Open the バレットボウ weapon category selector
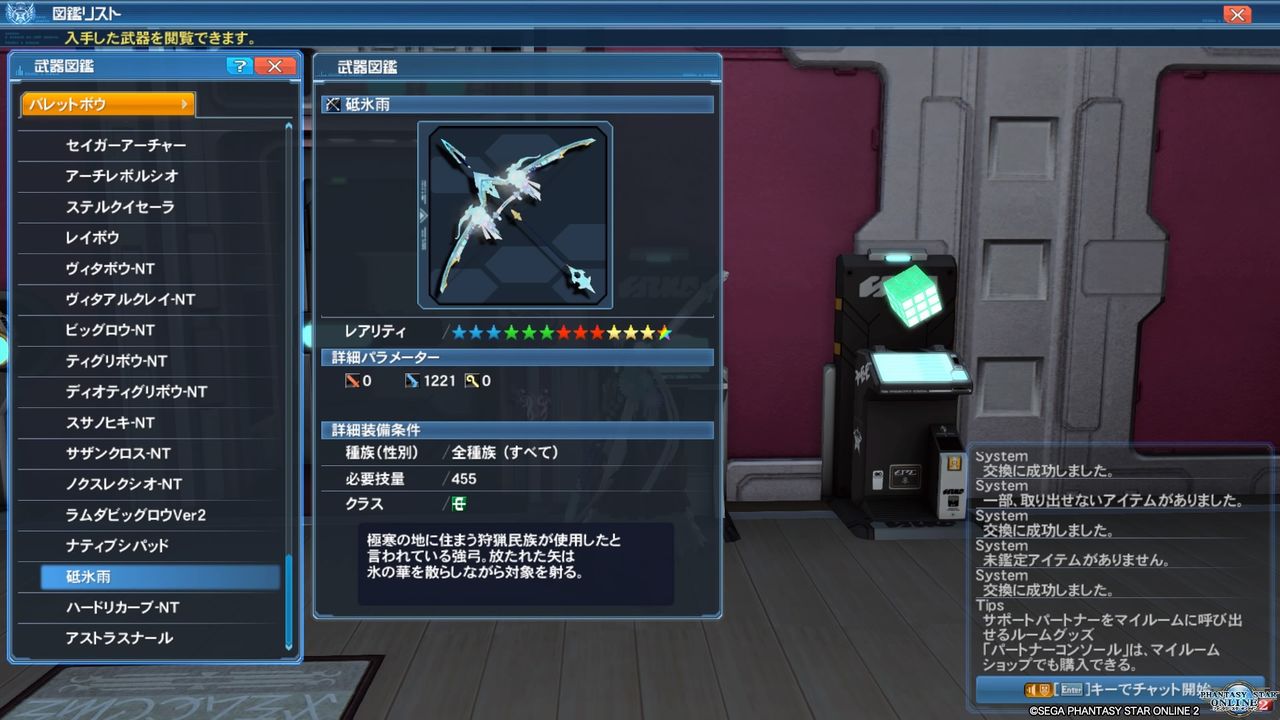This screenshot has height=720, width=1280. (x=105, y=102)
